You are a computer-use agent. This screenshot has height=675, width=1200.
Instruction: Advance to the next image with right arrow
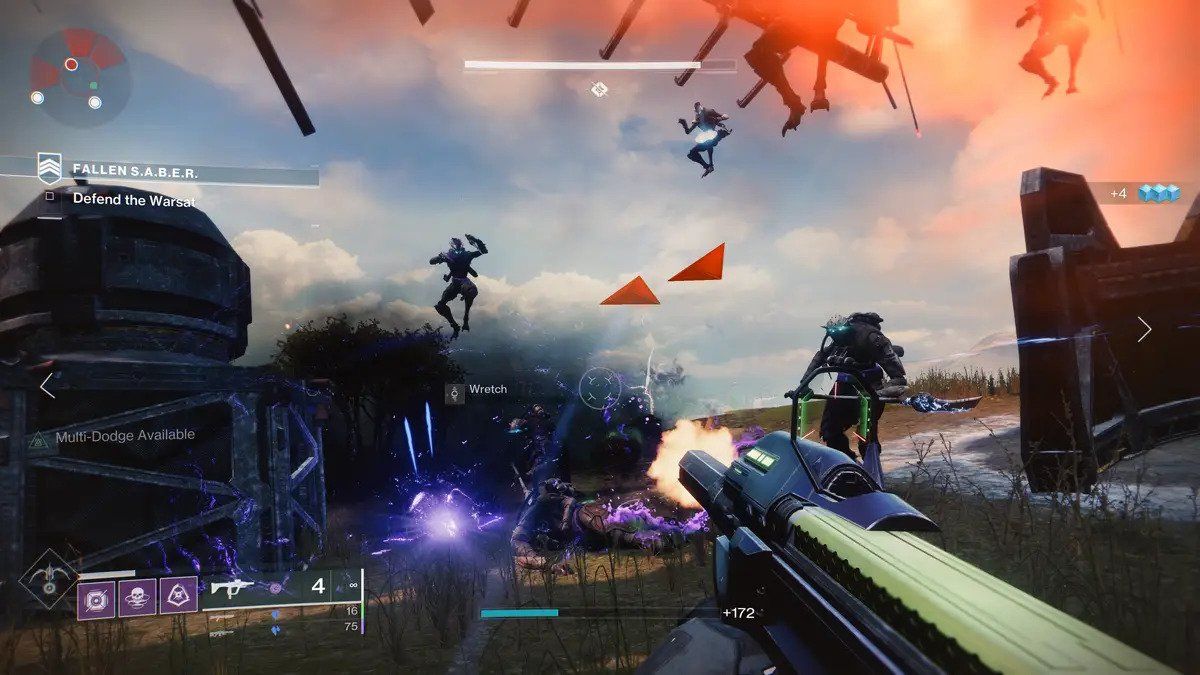point(1144,330)
